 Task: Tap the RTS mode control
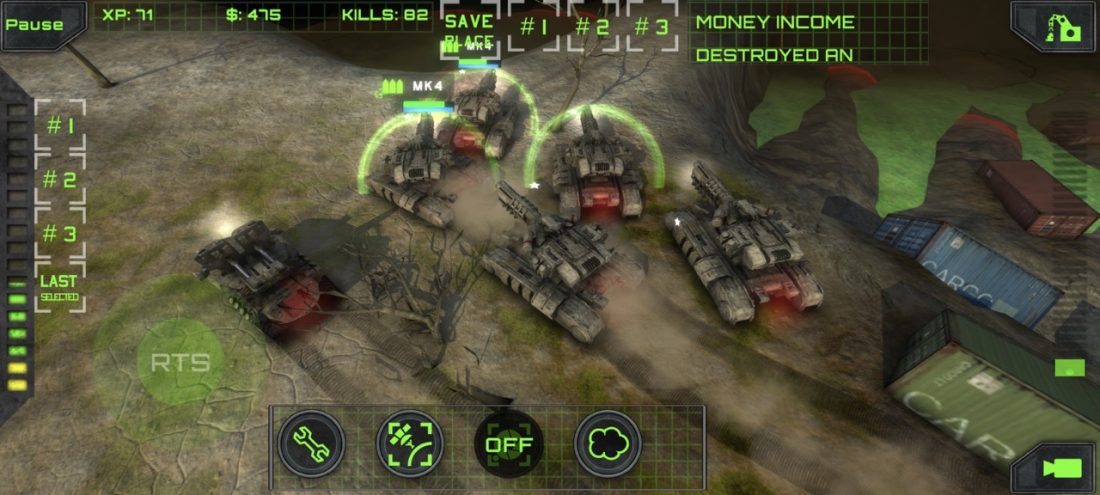click(x=181, y=361)
